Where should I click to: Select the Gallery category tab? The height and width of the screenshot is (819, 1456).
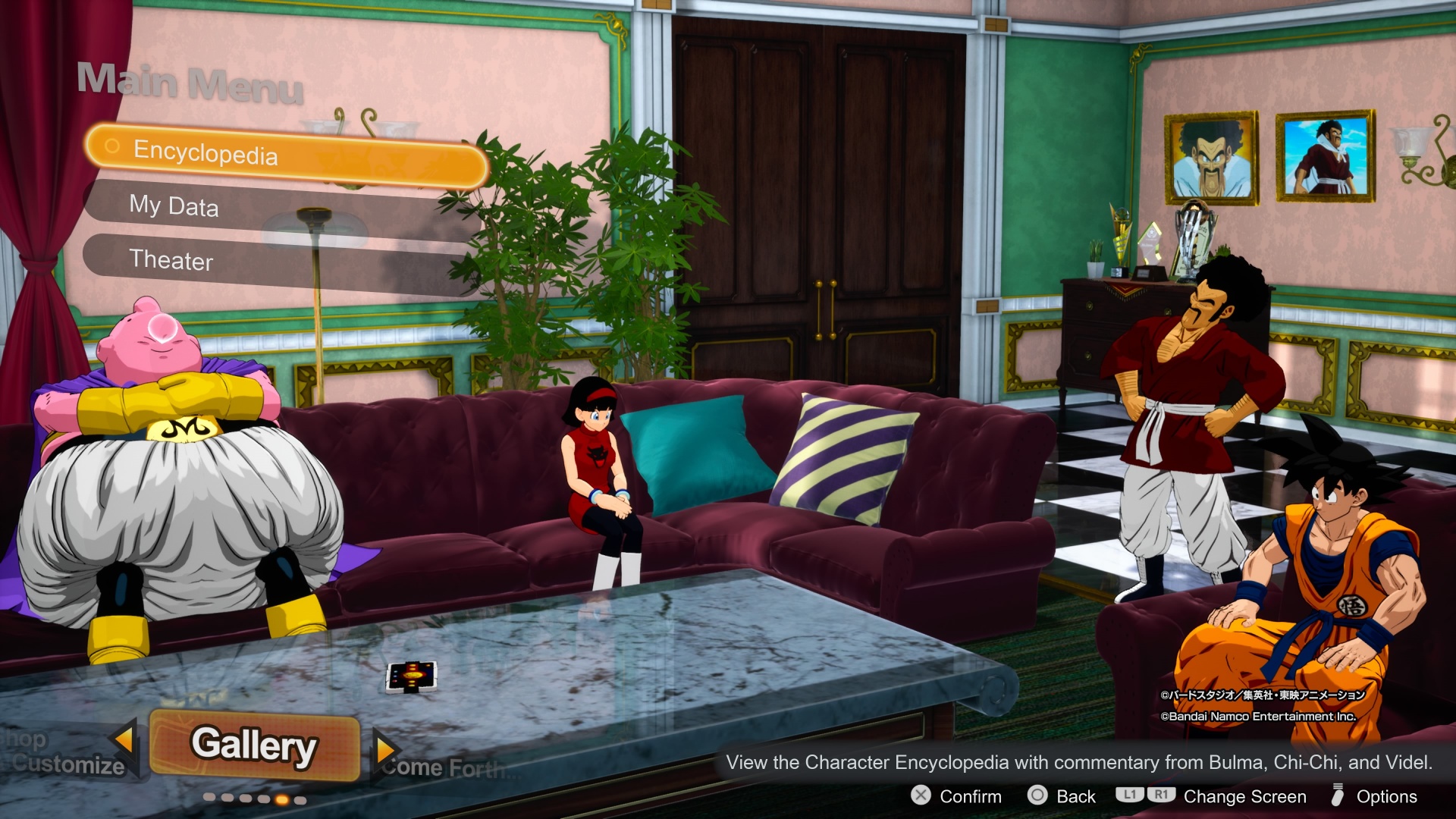coord(254,745)
